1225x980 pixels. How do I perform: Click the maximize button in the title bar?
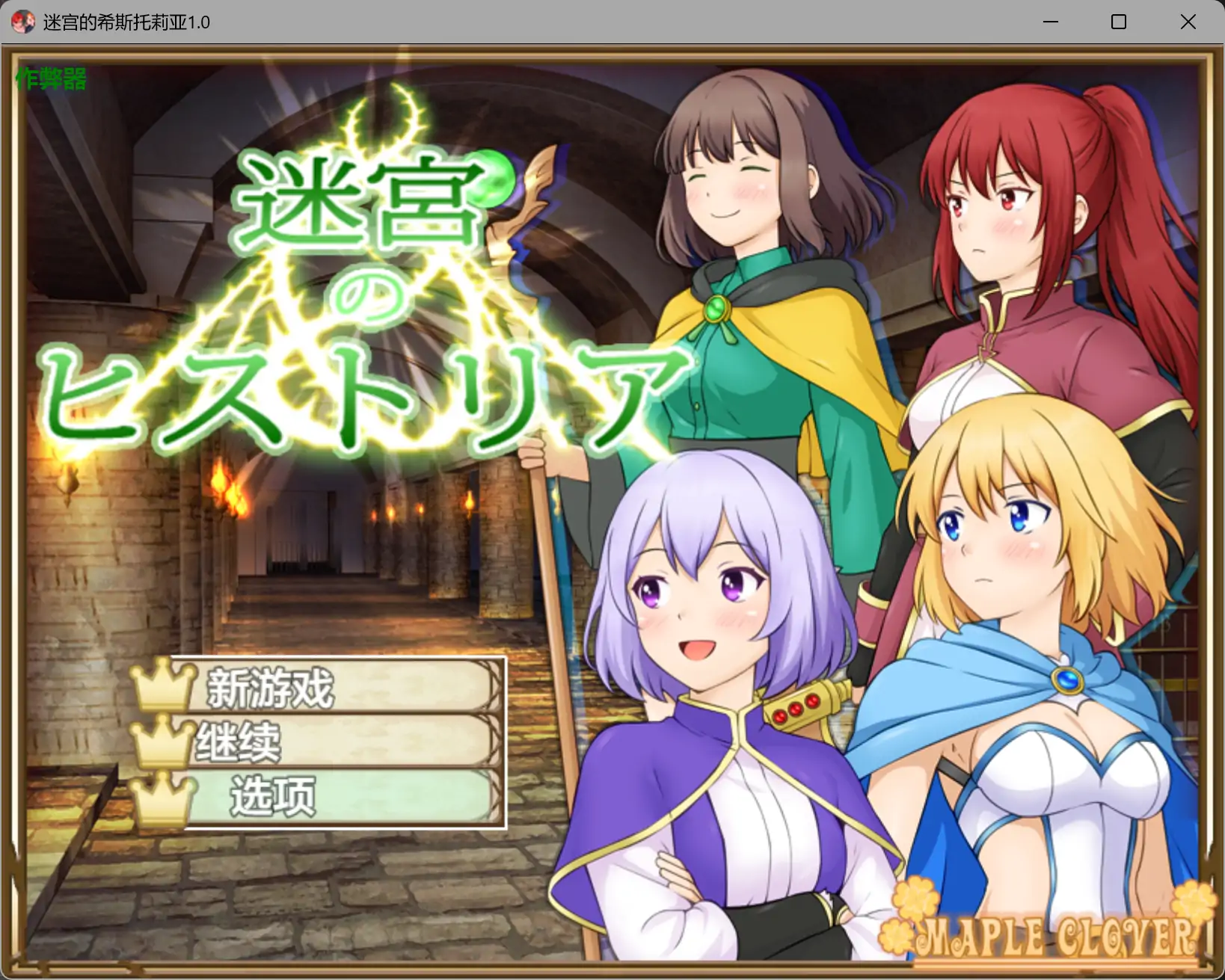[x=1118, y=22]
